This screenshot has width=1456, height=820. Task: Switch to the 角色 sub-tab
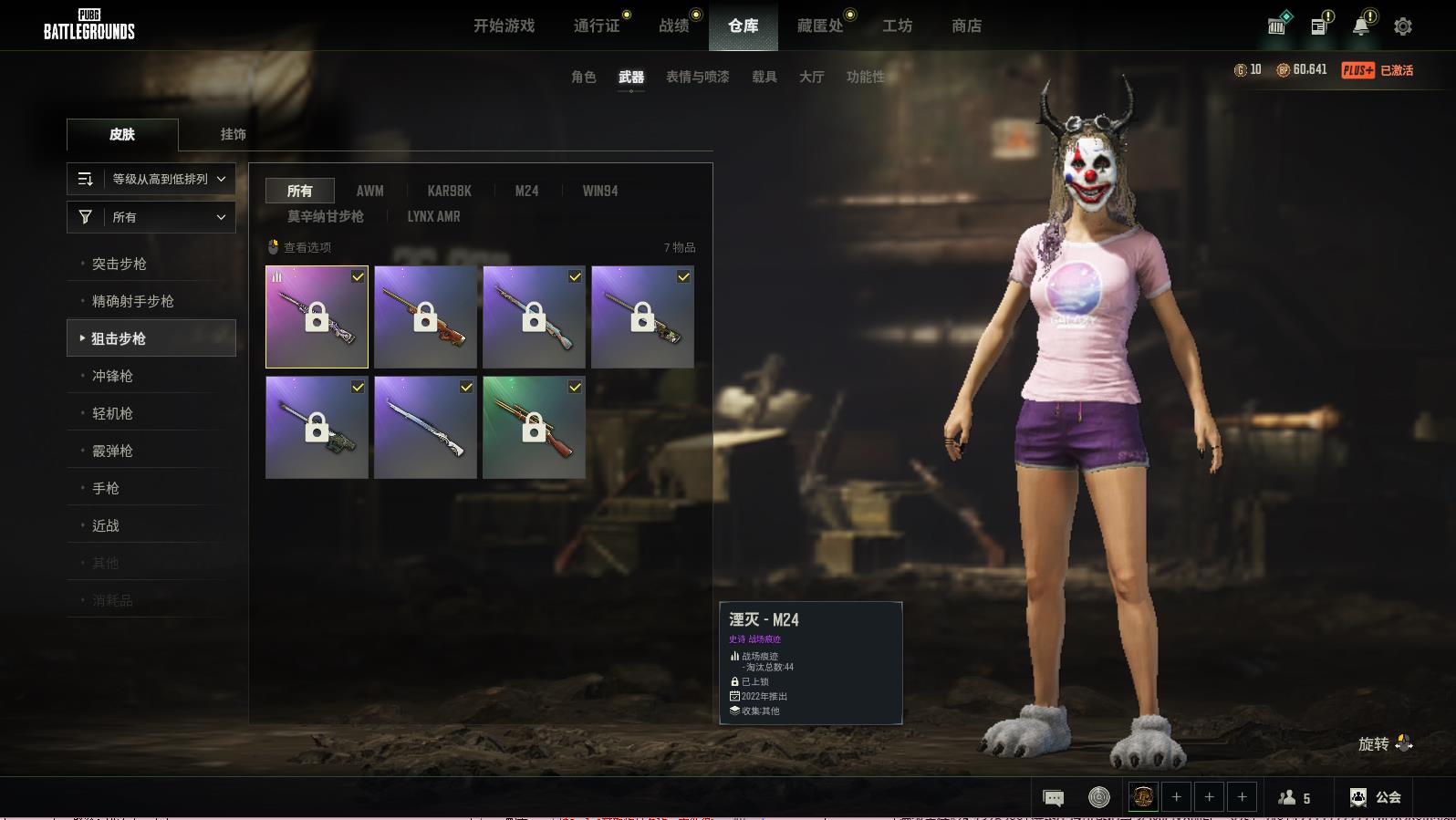click(583, 77)
